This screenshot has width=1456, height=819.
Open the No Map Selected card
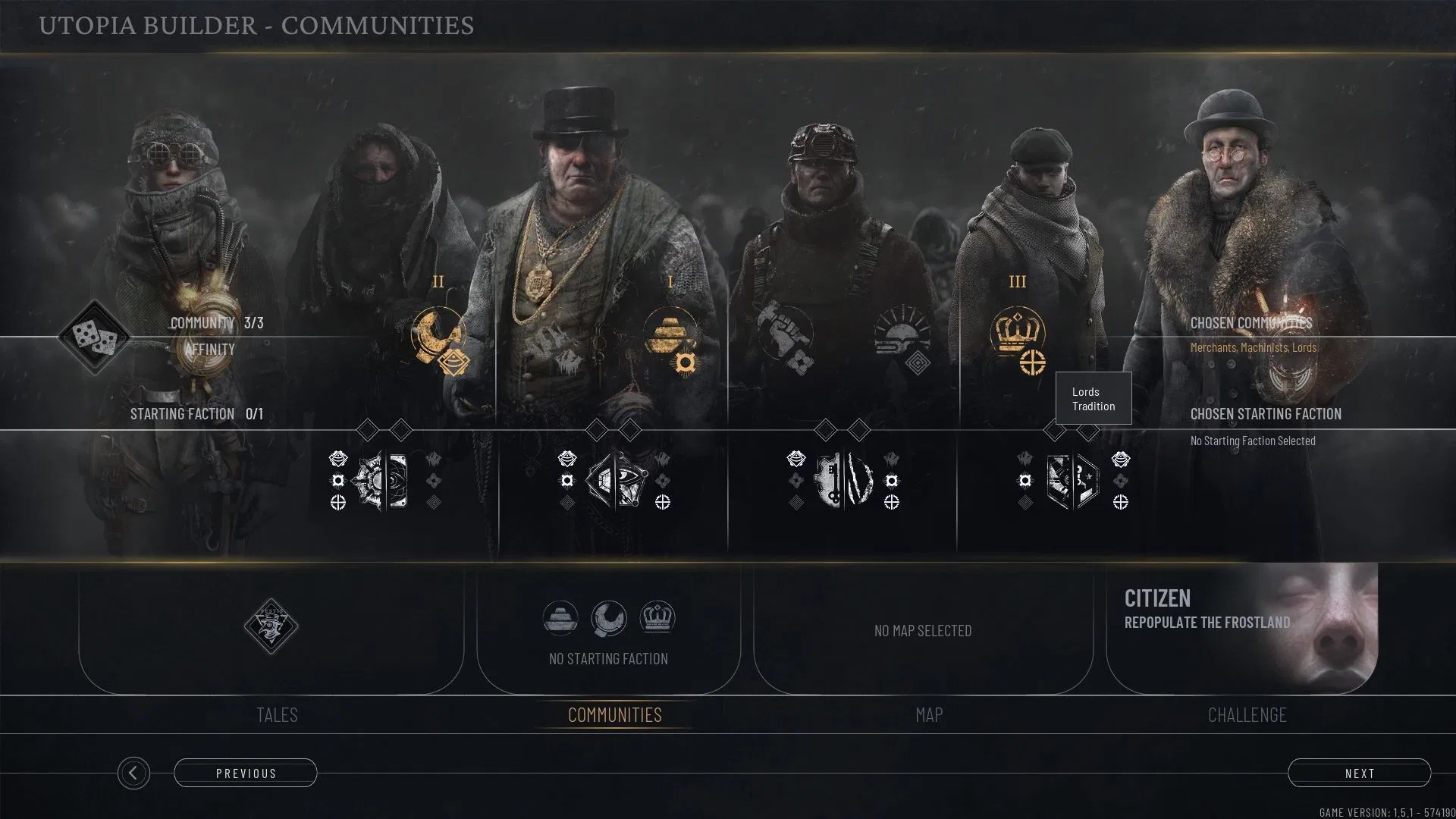click(x=923, y=630)
